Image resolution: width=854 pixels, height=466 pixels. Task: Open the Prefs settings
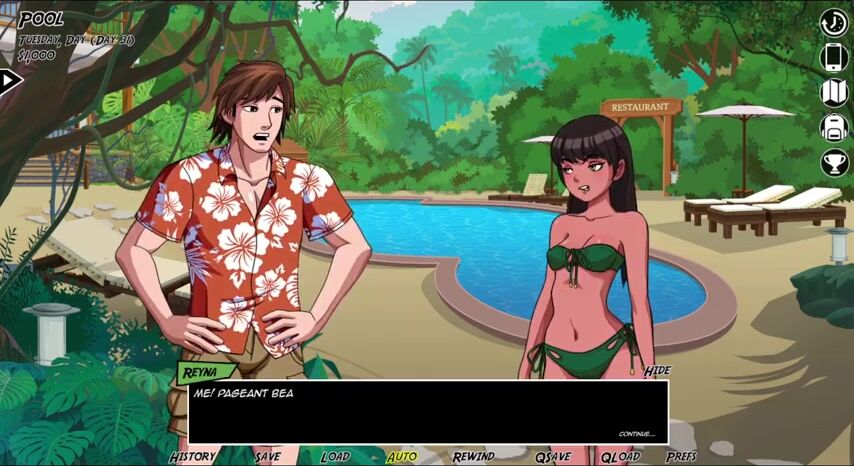pyautogui.click(x=681, y=456)
